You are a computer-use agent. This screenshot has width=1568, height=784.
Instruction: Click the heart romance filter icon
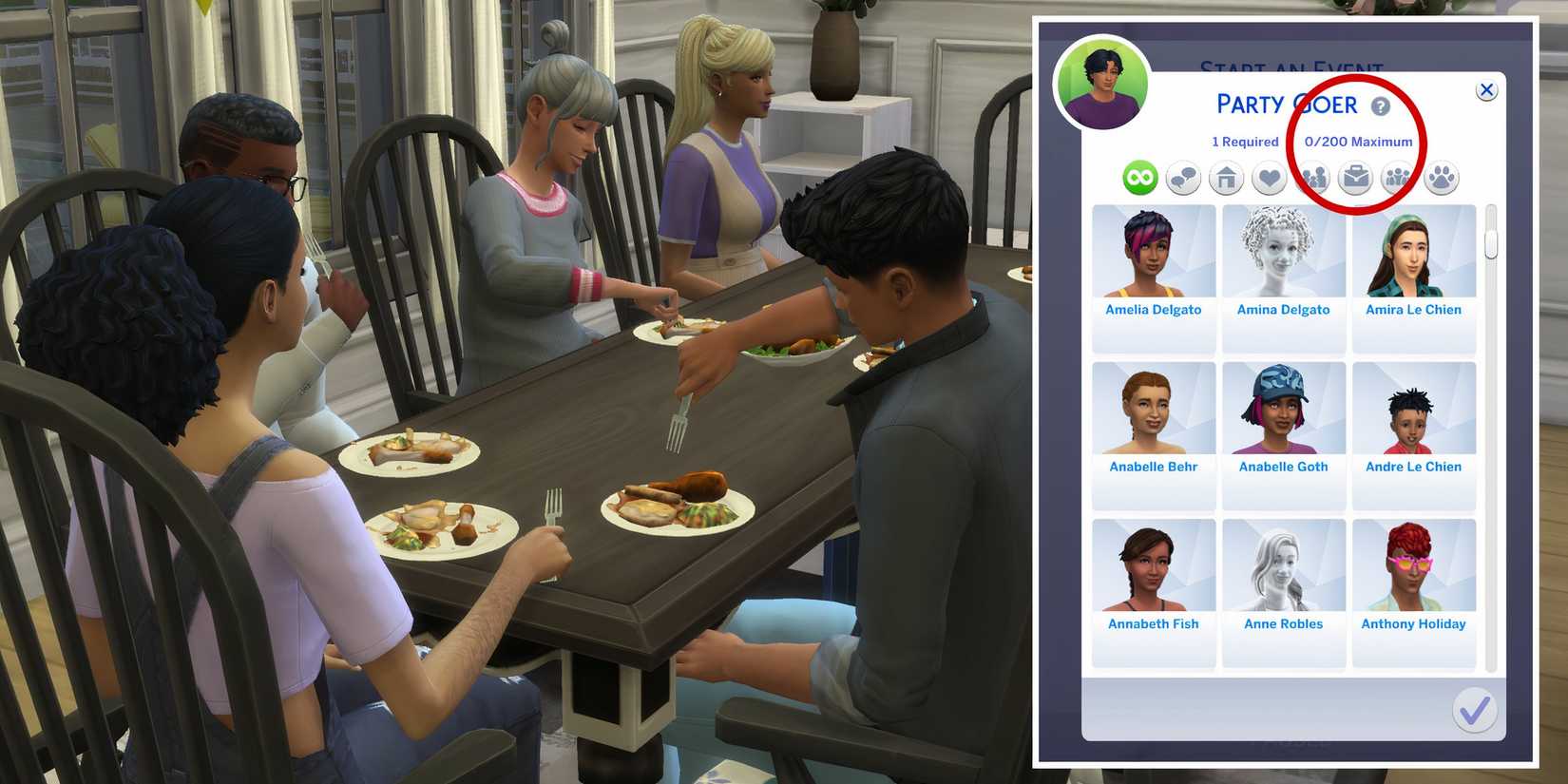(1269, 176)
